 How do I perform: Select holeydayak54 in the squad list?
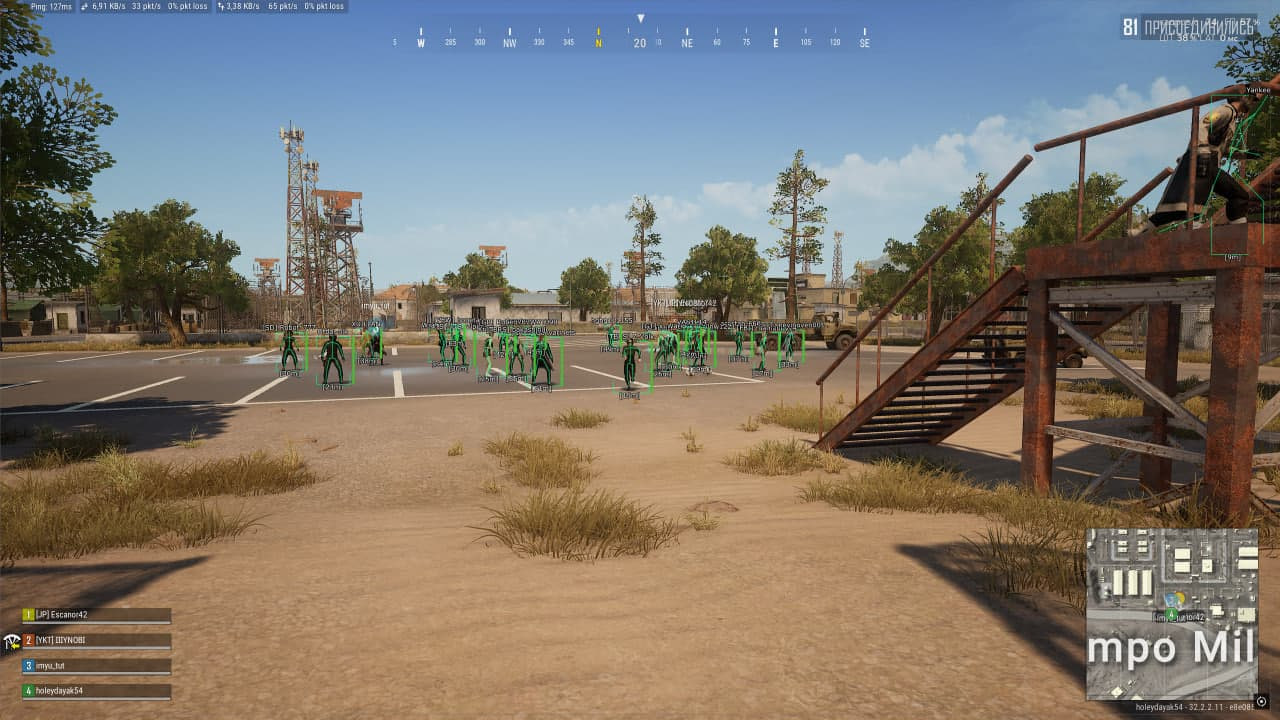pyautogui.click(x=96, y=690)
